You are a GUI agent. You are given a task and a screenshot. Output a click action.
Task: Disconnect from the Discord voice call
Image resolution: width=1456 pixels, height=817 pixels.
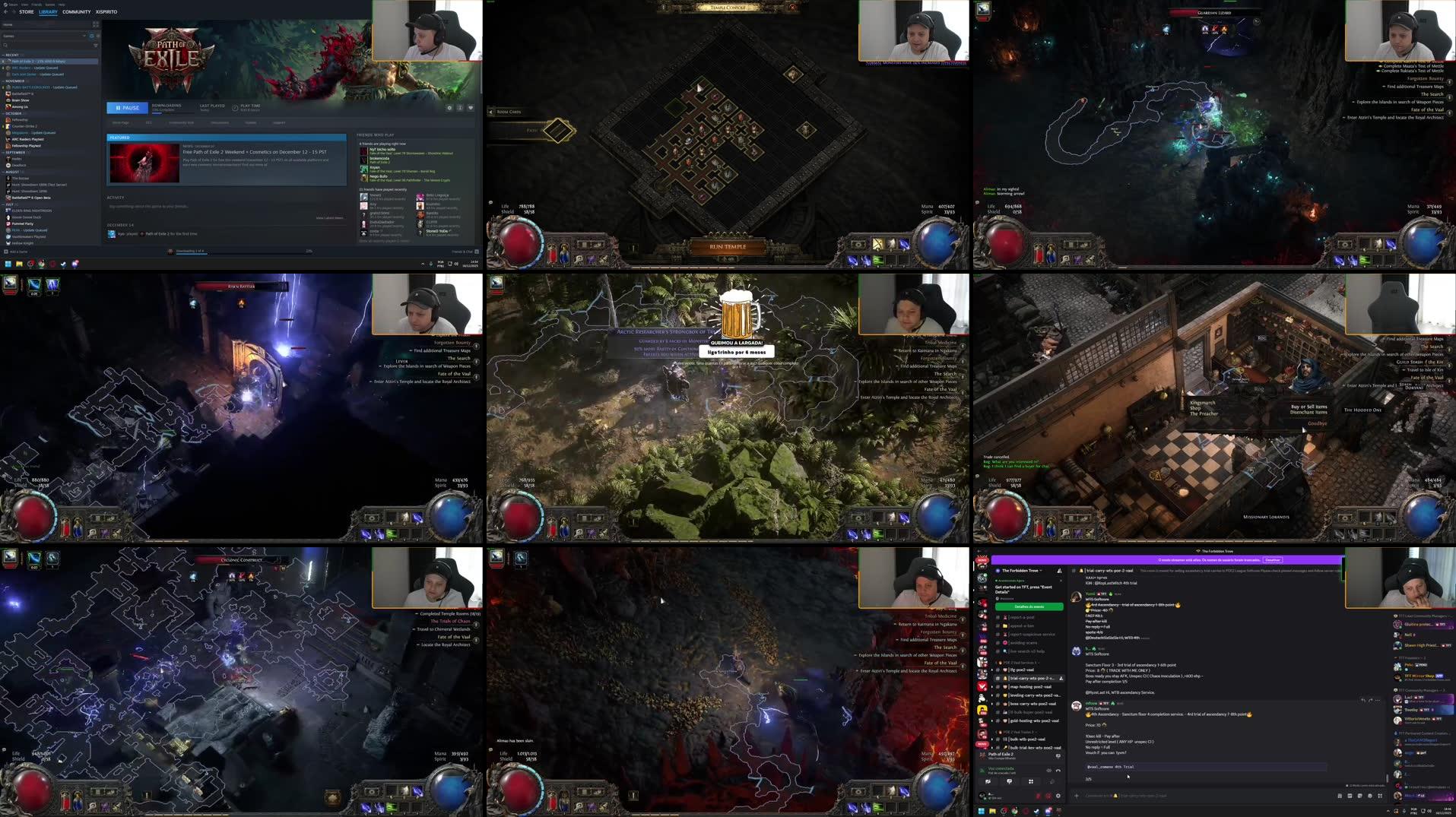click(x=1058, y=770)
